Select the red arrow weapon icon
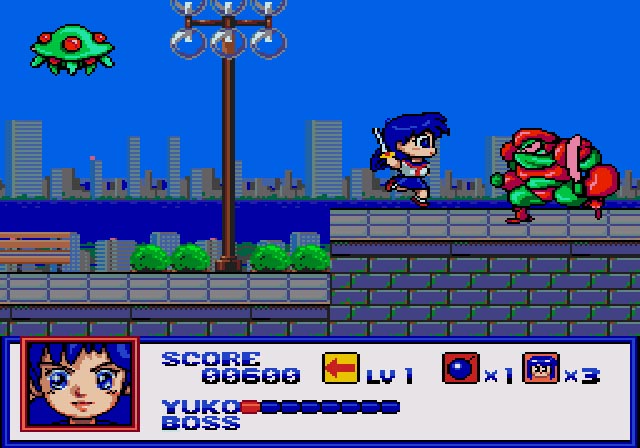 click(340, 368)
